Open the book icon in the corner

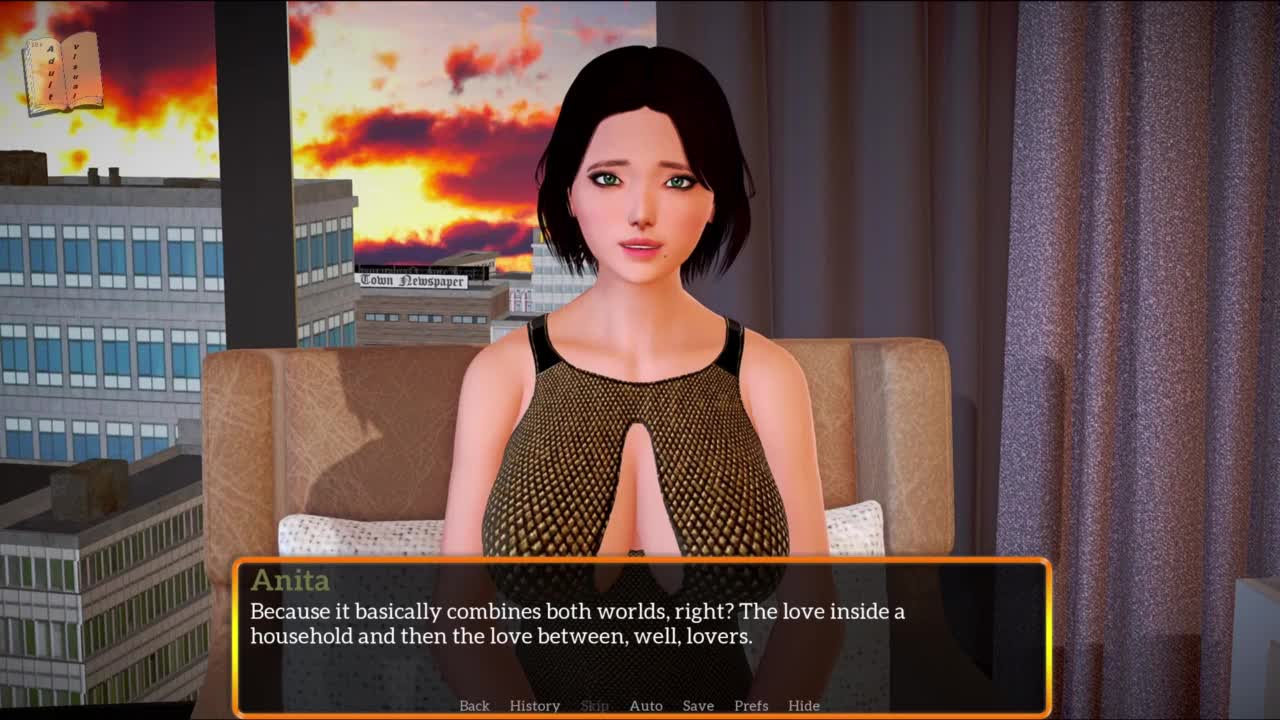(64, 73)
